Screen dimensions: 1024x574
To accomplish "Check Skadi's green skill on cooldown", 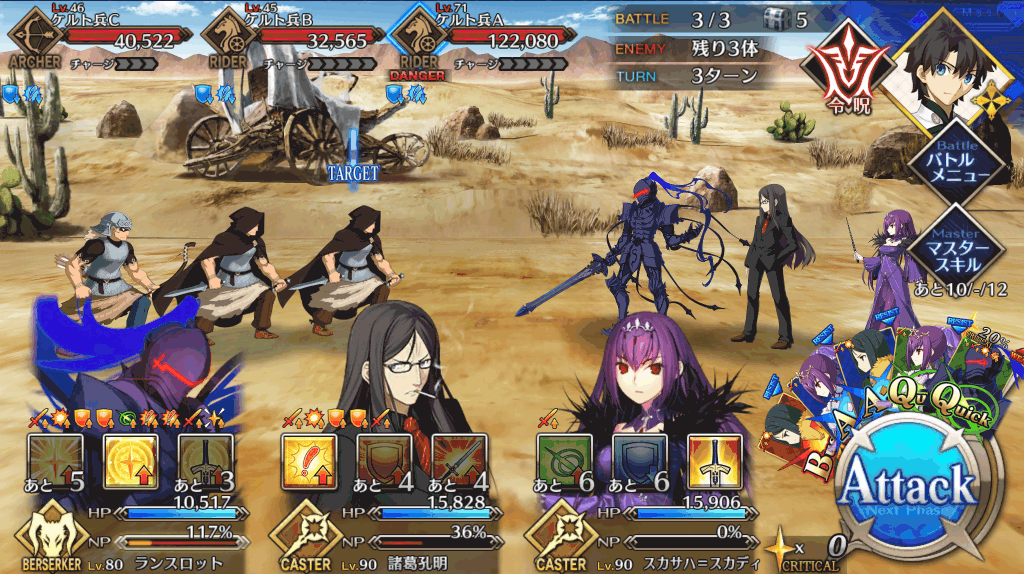I will pyautogui.click(x=565, y=462).
